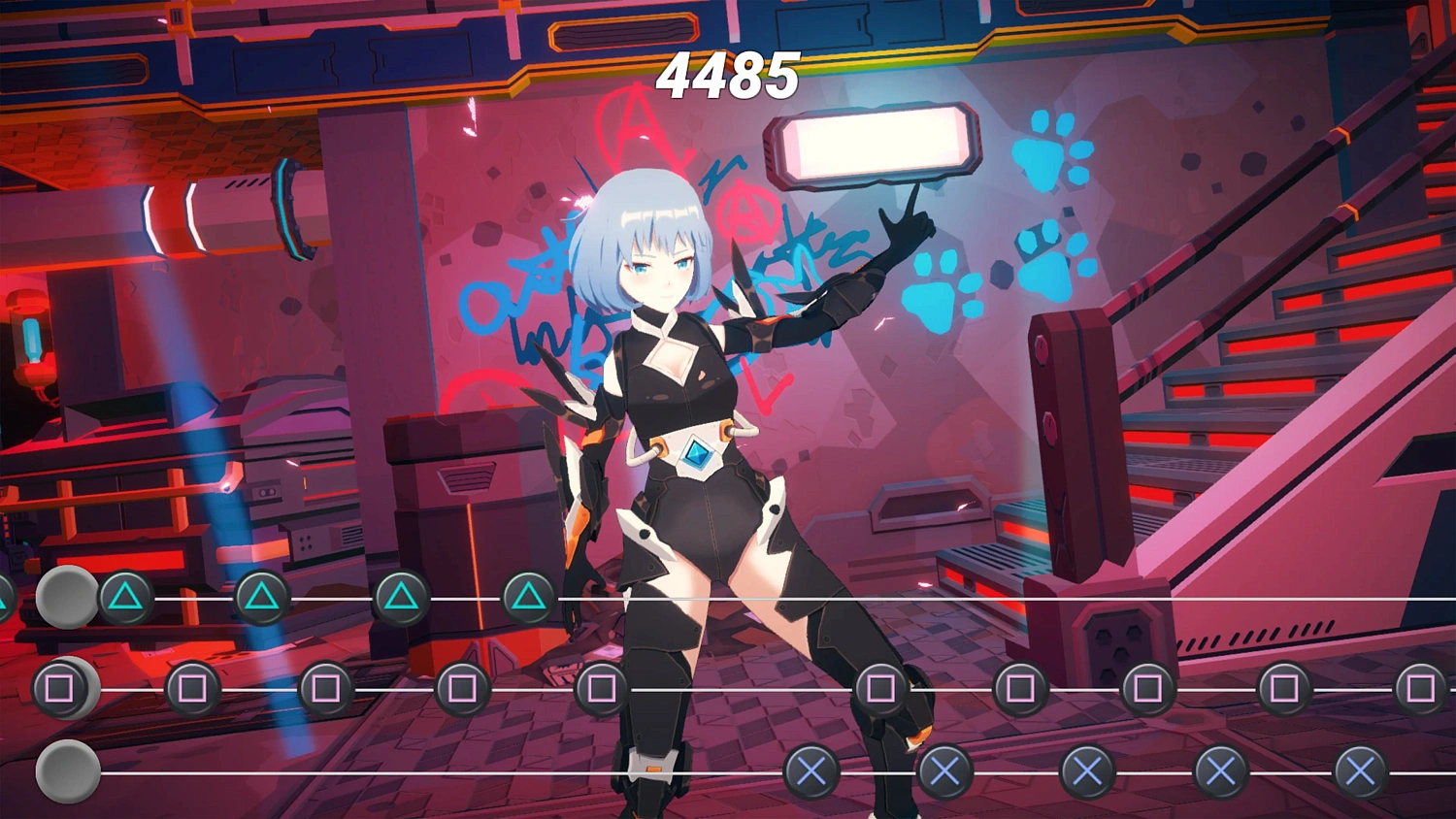Click the partially visible triangle at left edge

6,602
